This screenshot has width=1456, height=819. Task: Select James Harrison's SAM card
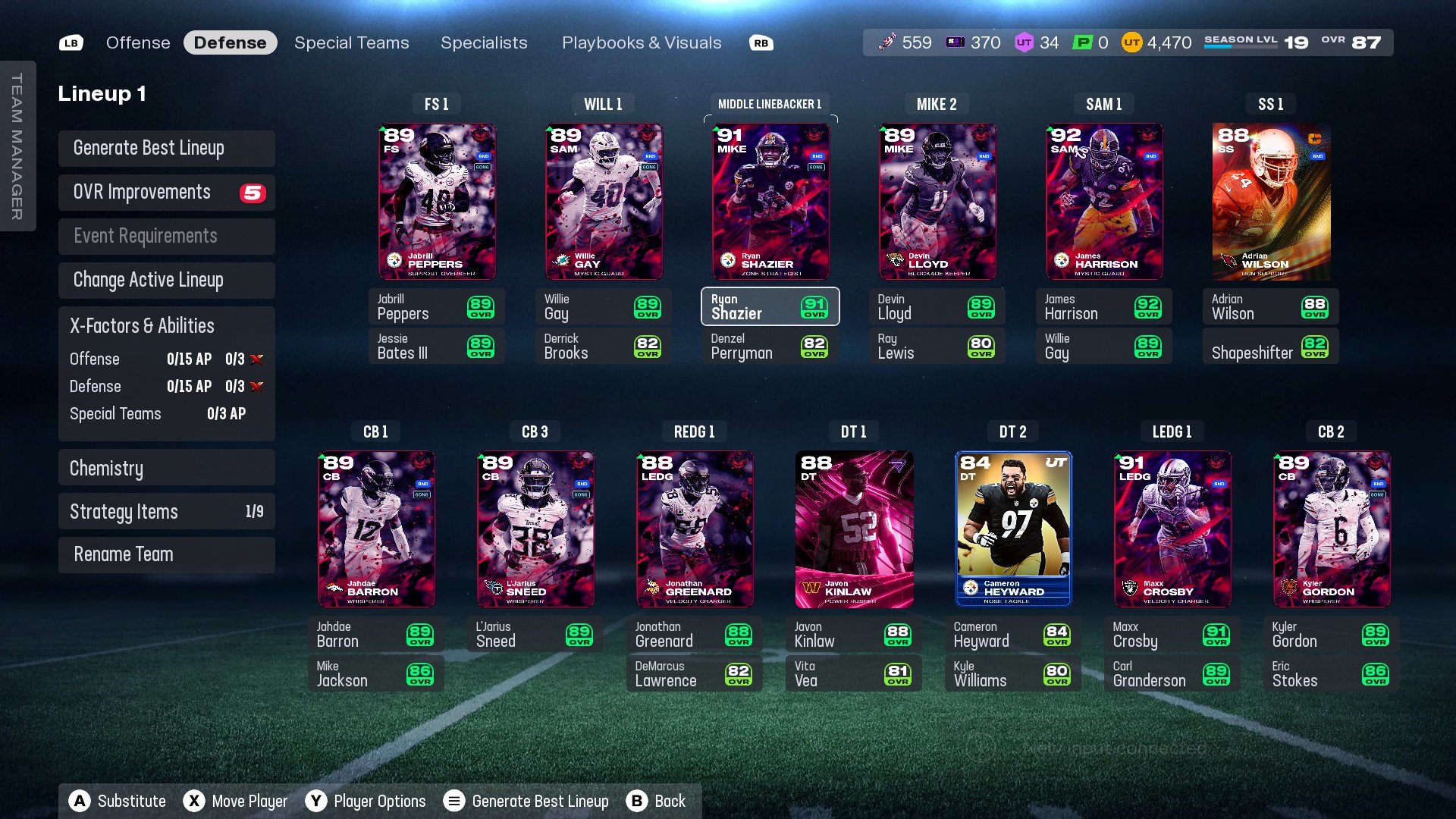pos(1104,202)
